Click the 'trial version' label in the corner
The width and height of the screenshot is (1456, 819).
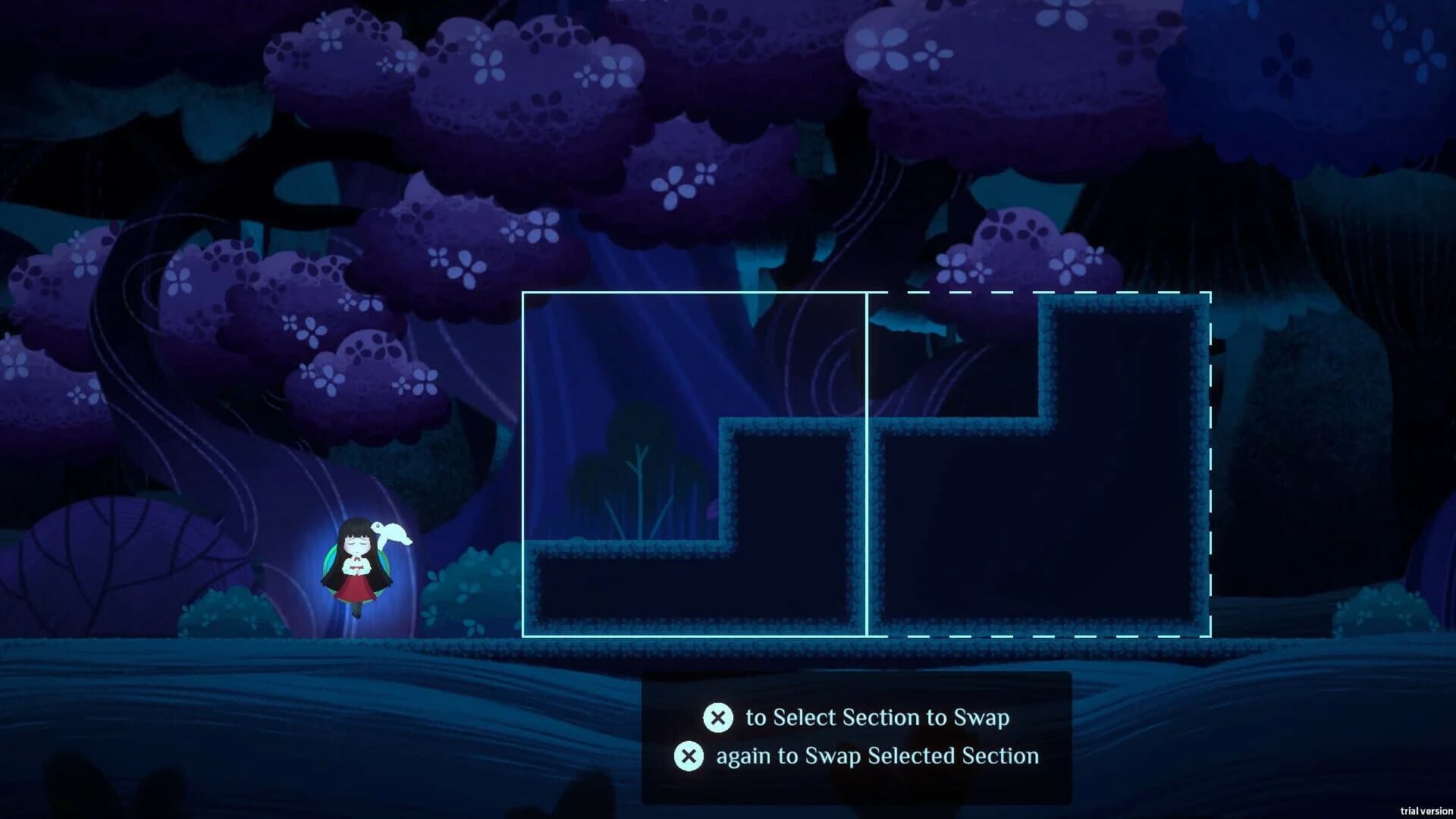point(1426,808)
